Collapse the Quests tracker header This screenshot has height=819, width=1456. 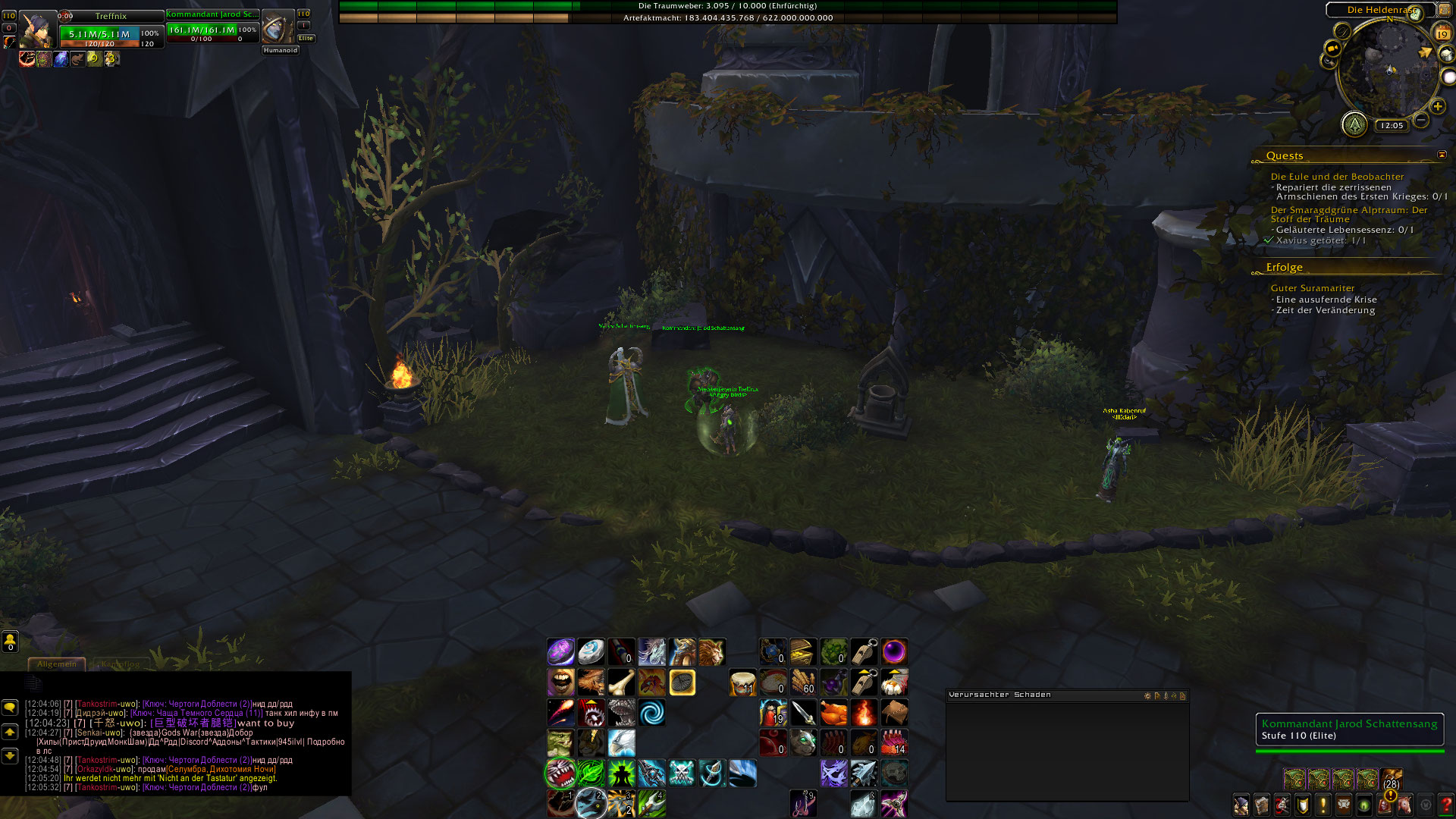coord(1442,155)
